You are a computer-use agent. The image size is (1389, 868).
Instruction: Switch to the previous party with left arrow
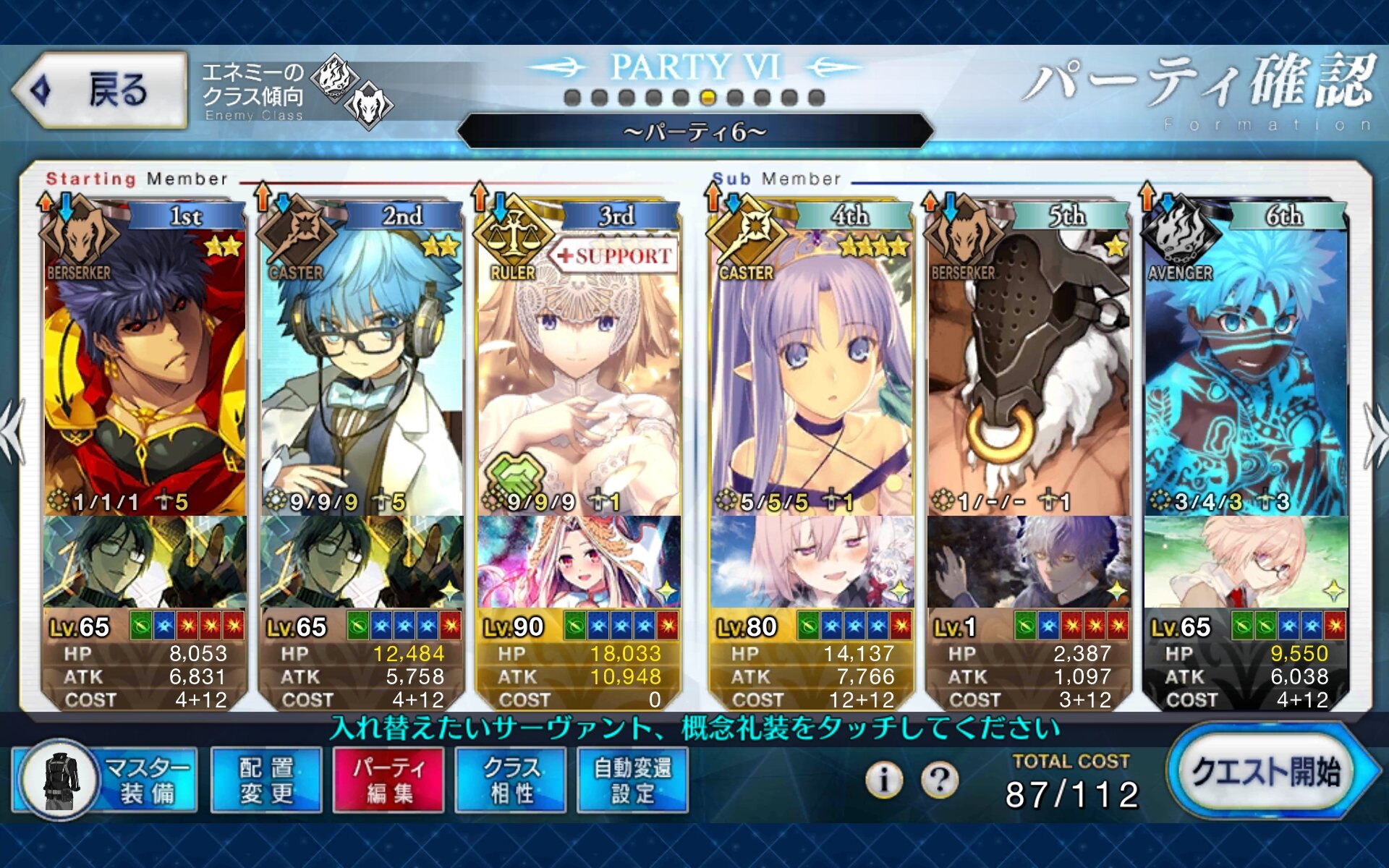coord(13,433)
